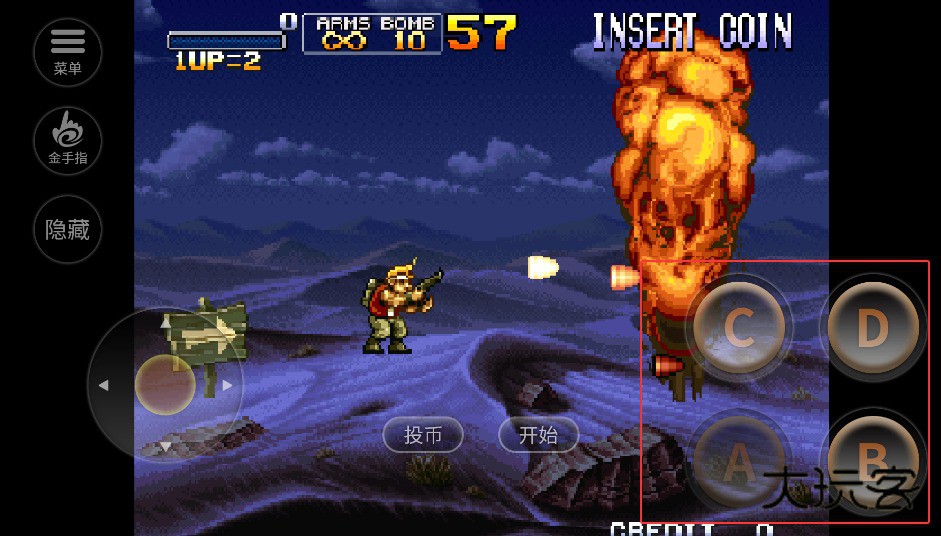Screen dimensions: 941x536
Task: Tap the virtual A button
Action: [738, 461]
